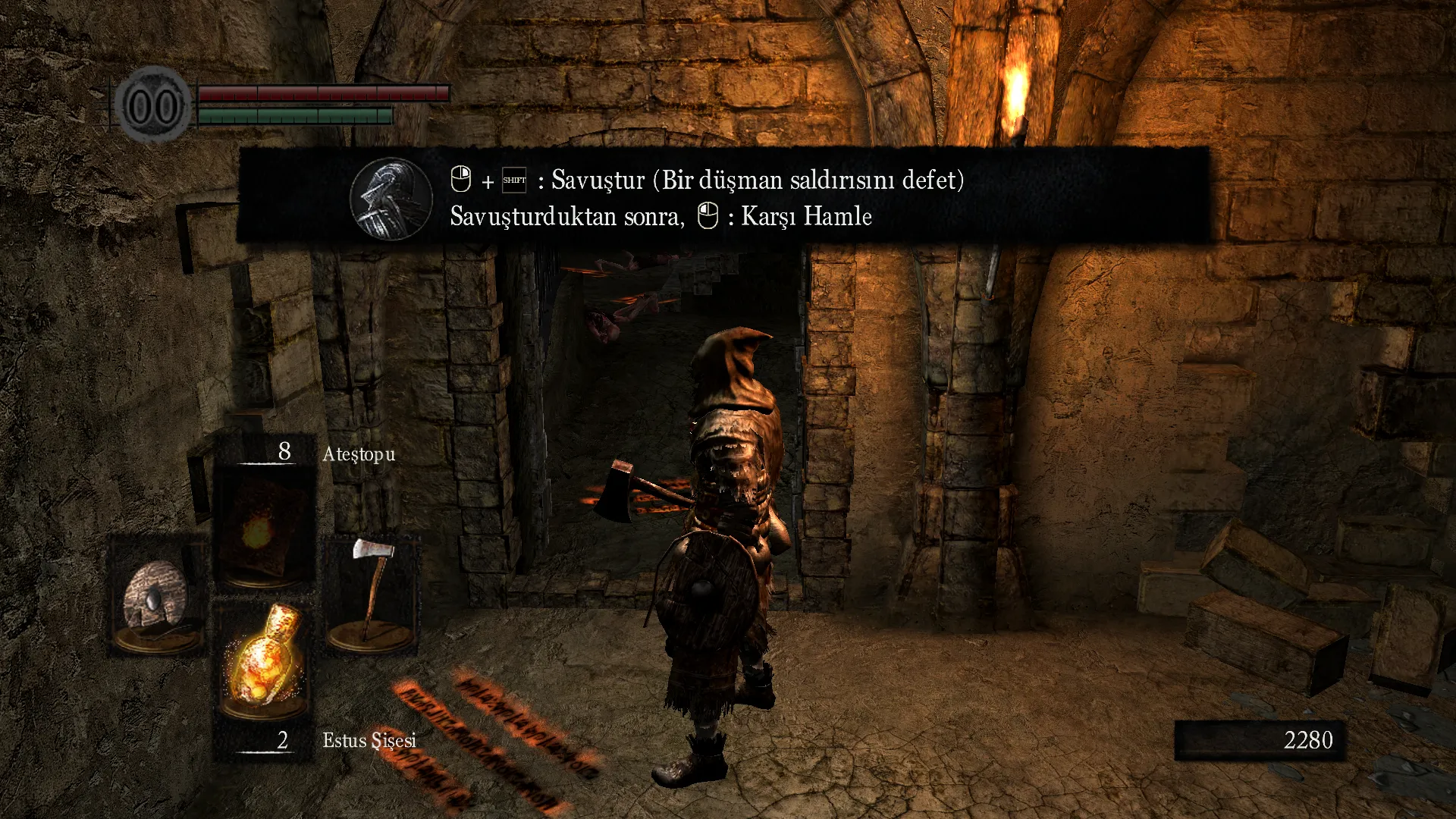Select the hand axe weapon slot
The image size is (1456, 819).
[372, 595]
